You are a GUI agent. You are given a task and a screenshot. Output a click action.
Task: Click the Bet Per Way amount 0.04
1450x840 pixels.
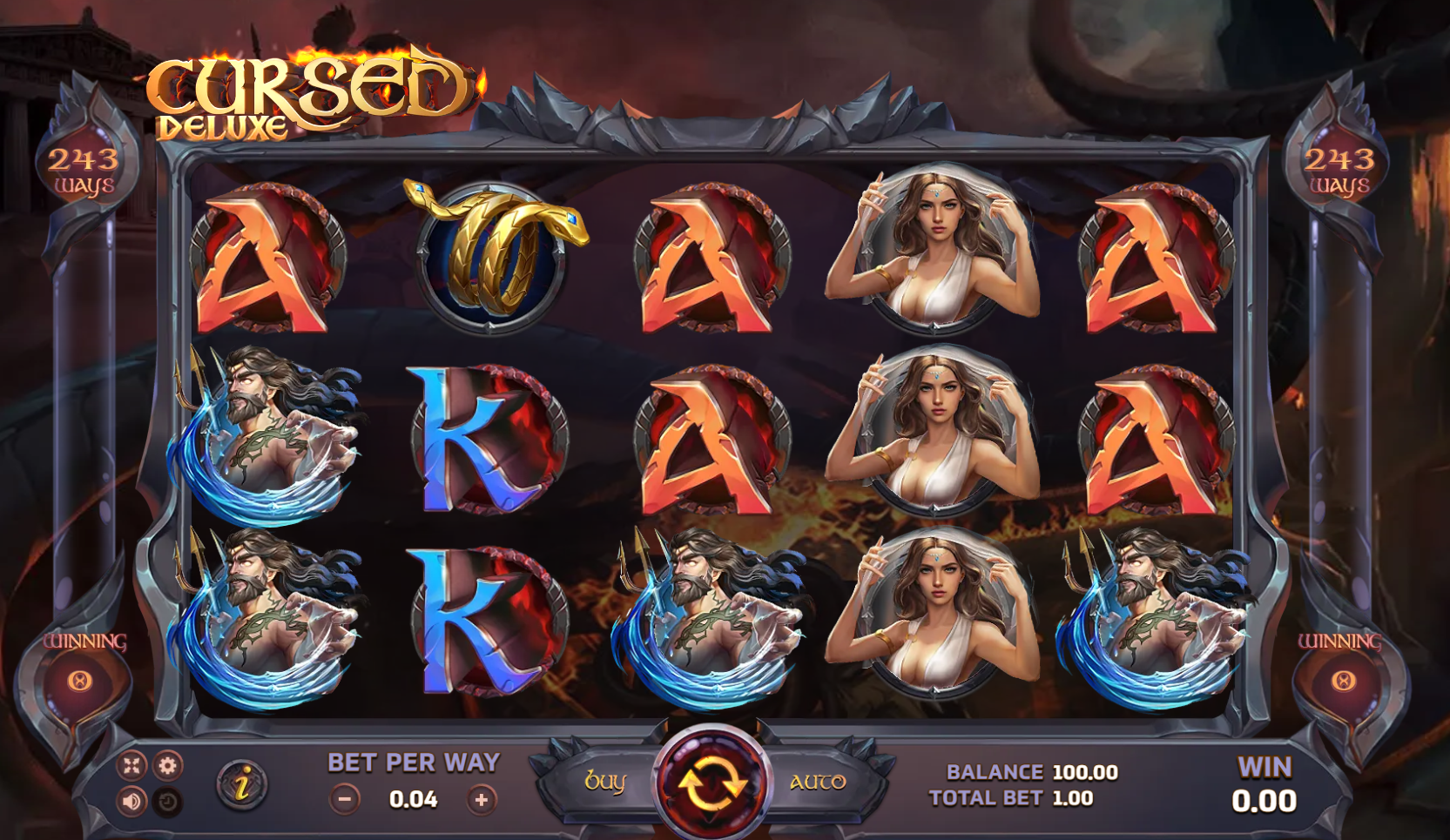[413, 798]
